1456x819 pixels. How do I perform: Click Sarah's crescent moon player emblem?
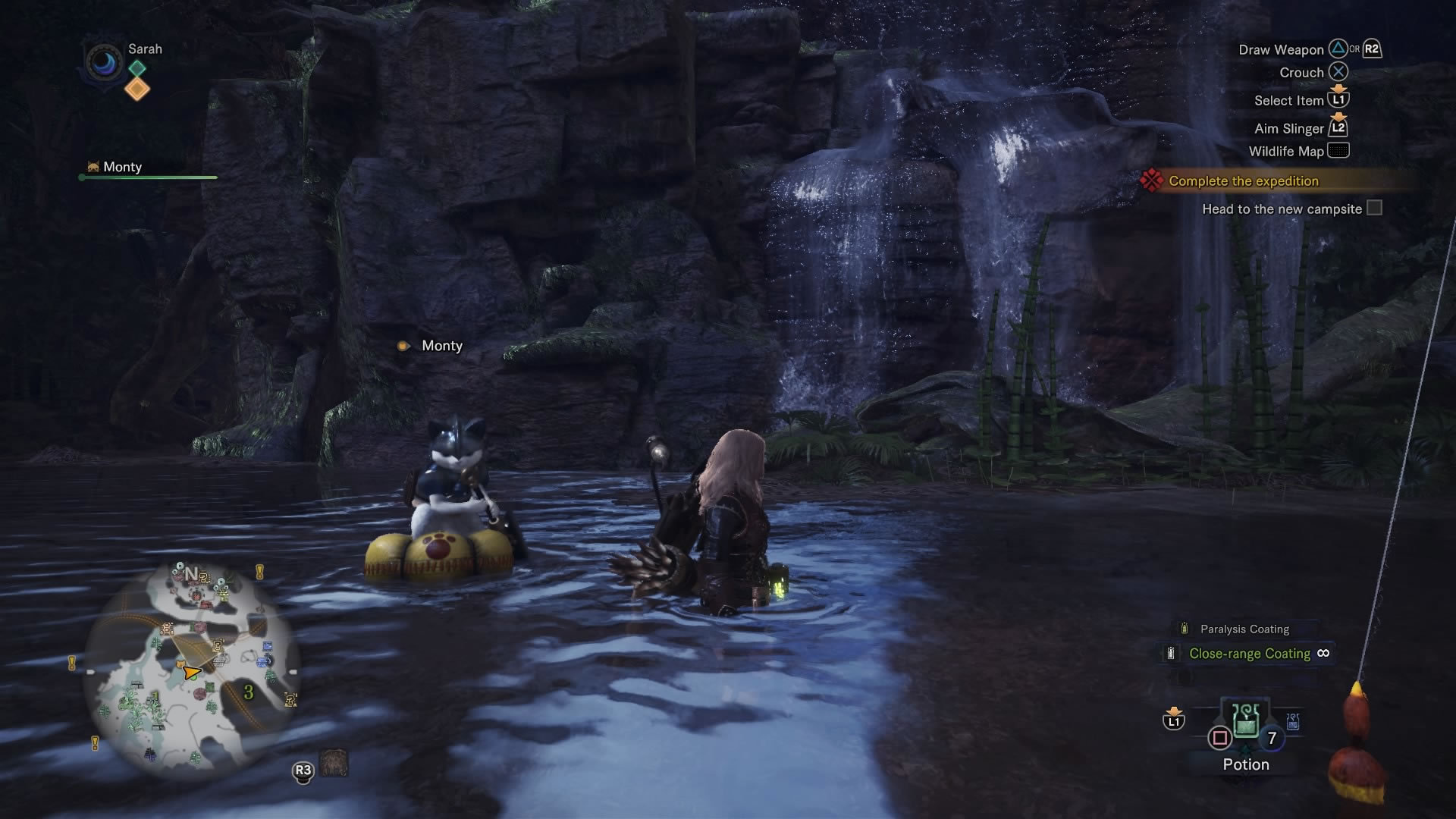104,62
